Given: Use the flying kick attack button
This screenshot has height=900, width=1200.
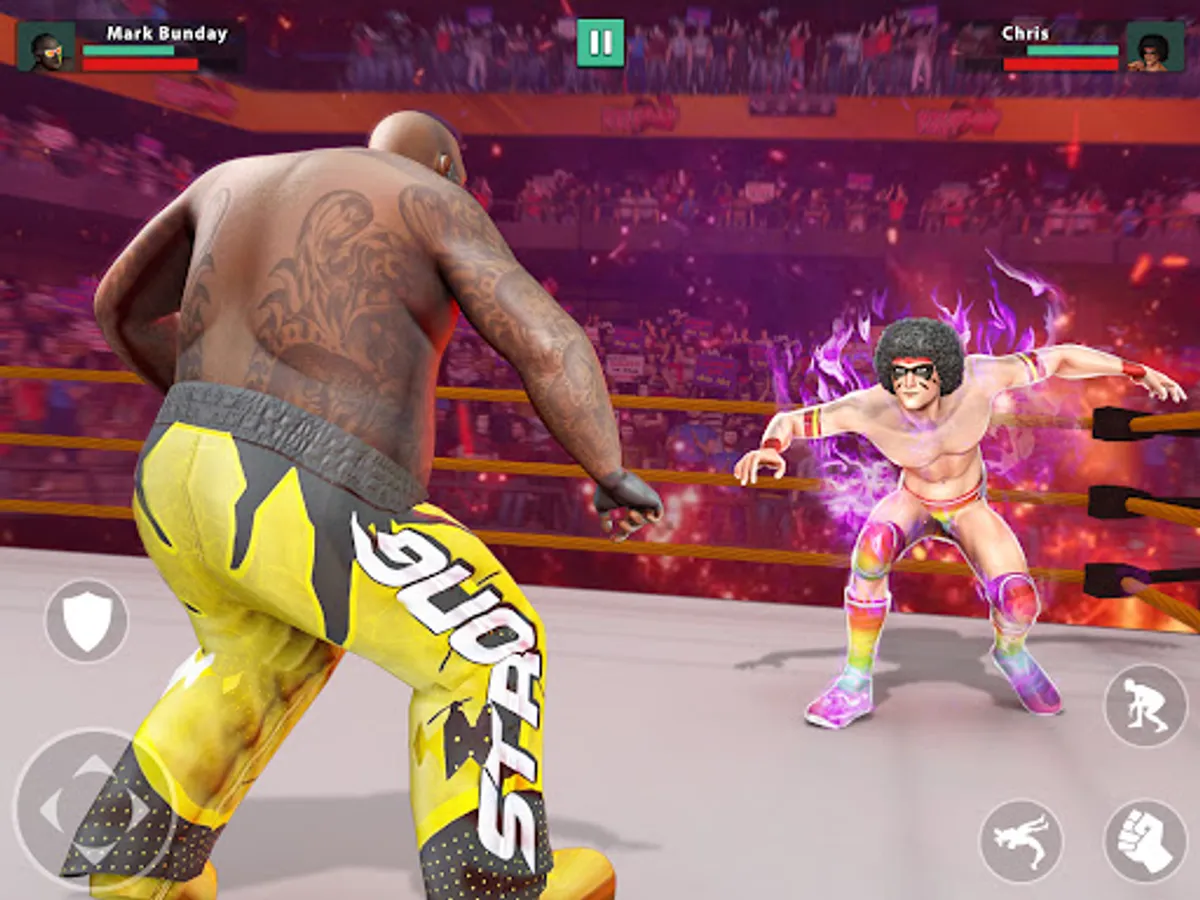Looking at the screenshot, I should click(1021, 841).
